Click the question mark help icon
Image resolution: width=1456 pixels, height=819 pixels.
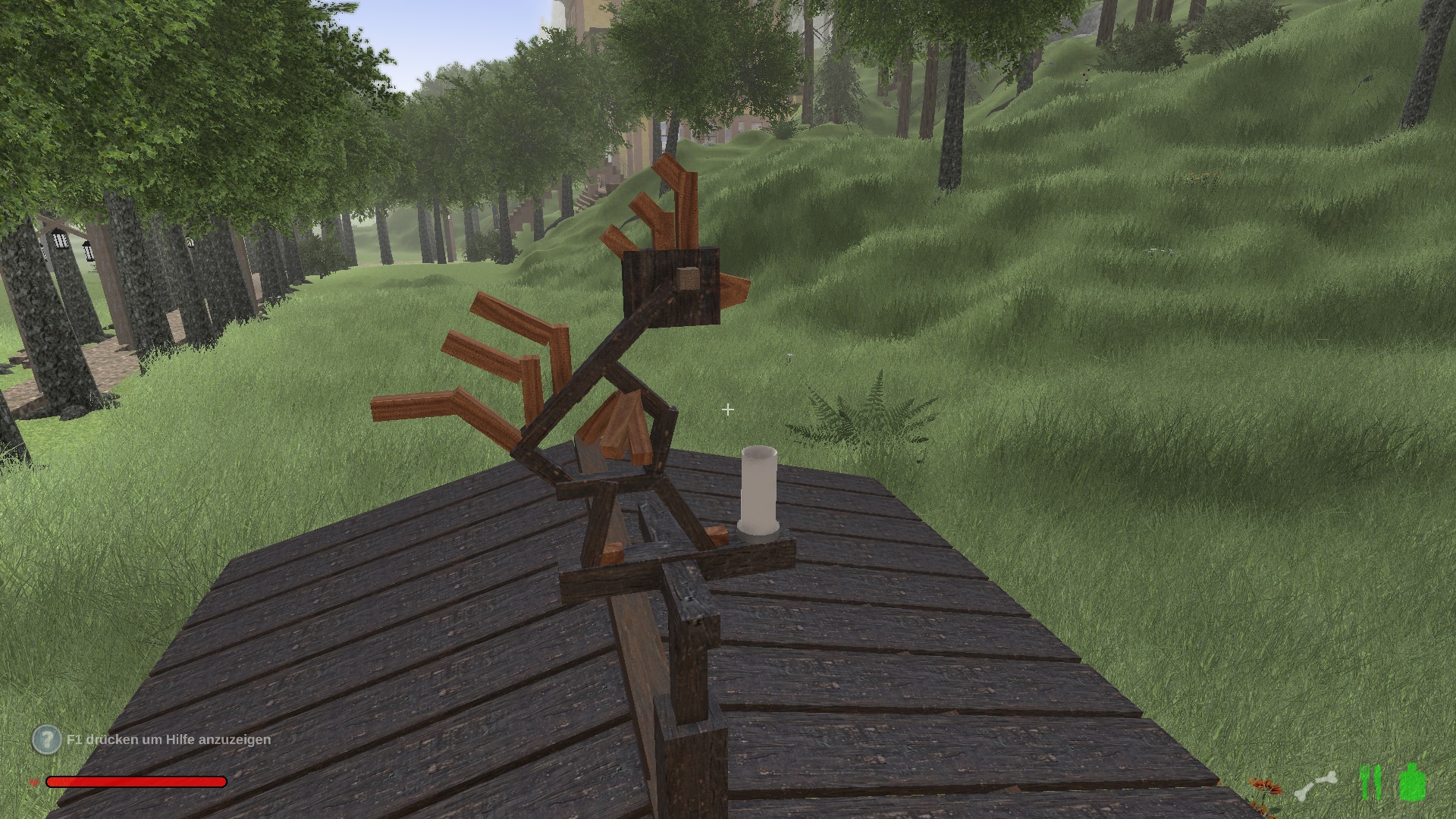click(46, 739)
